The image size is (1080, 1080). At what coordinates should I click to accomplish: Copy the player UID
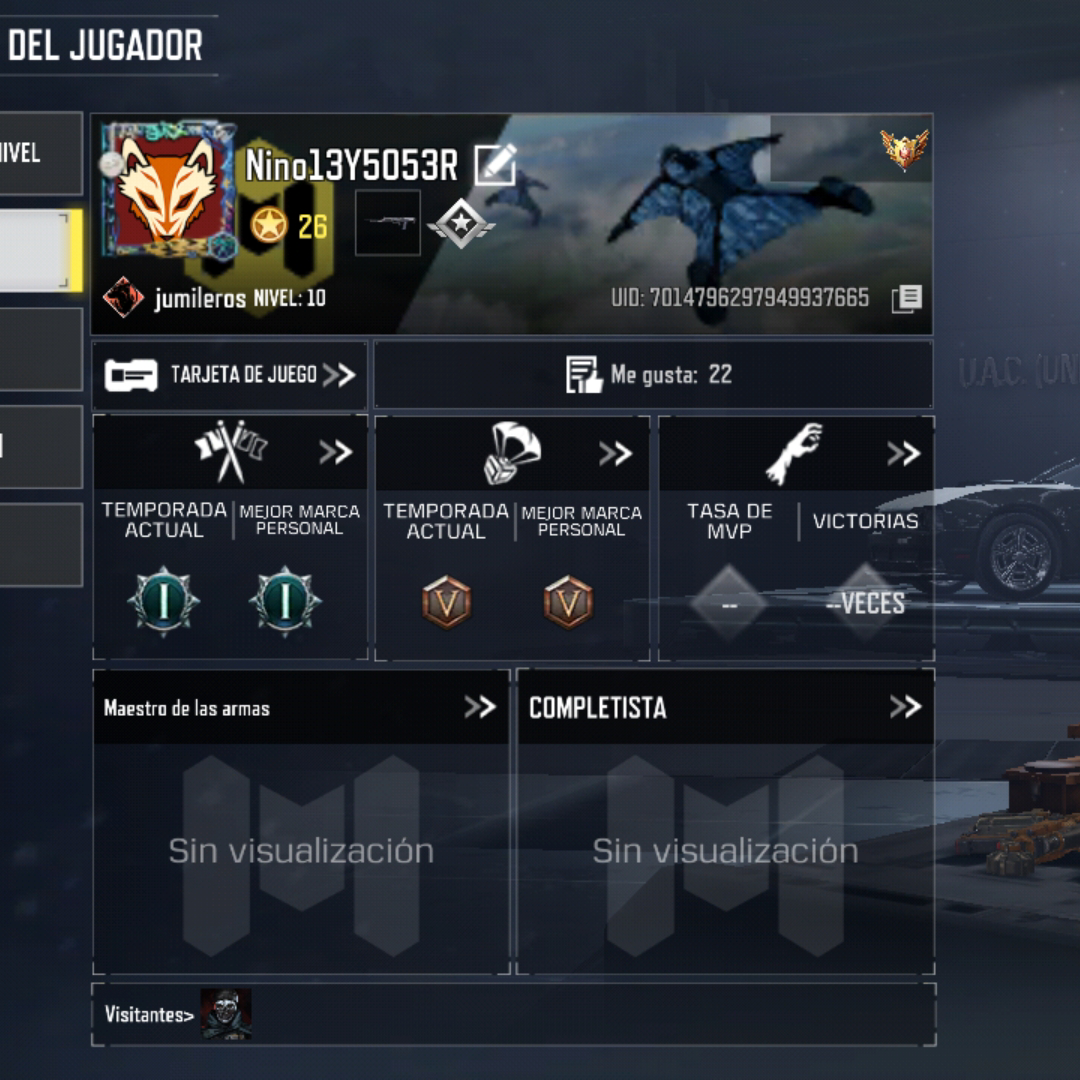click(x=906, y=298)
